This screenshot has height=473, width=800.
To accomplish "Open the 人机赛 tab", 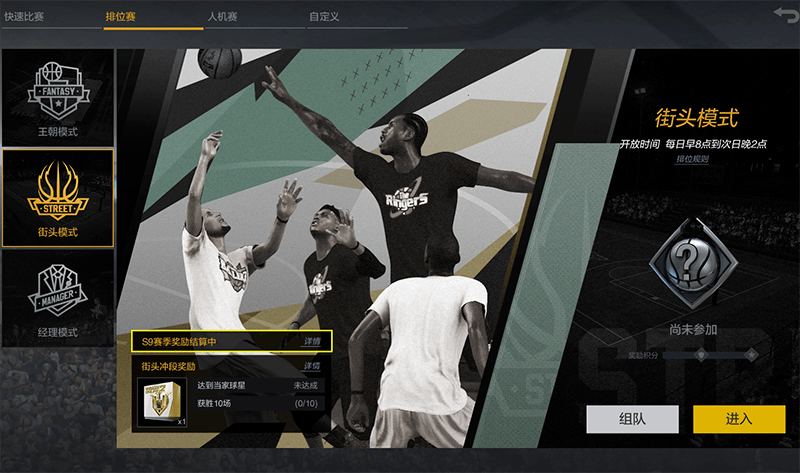I will pyautogui.click(x=222, y=17).
